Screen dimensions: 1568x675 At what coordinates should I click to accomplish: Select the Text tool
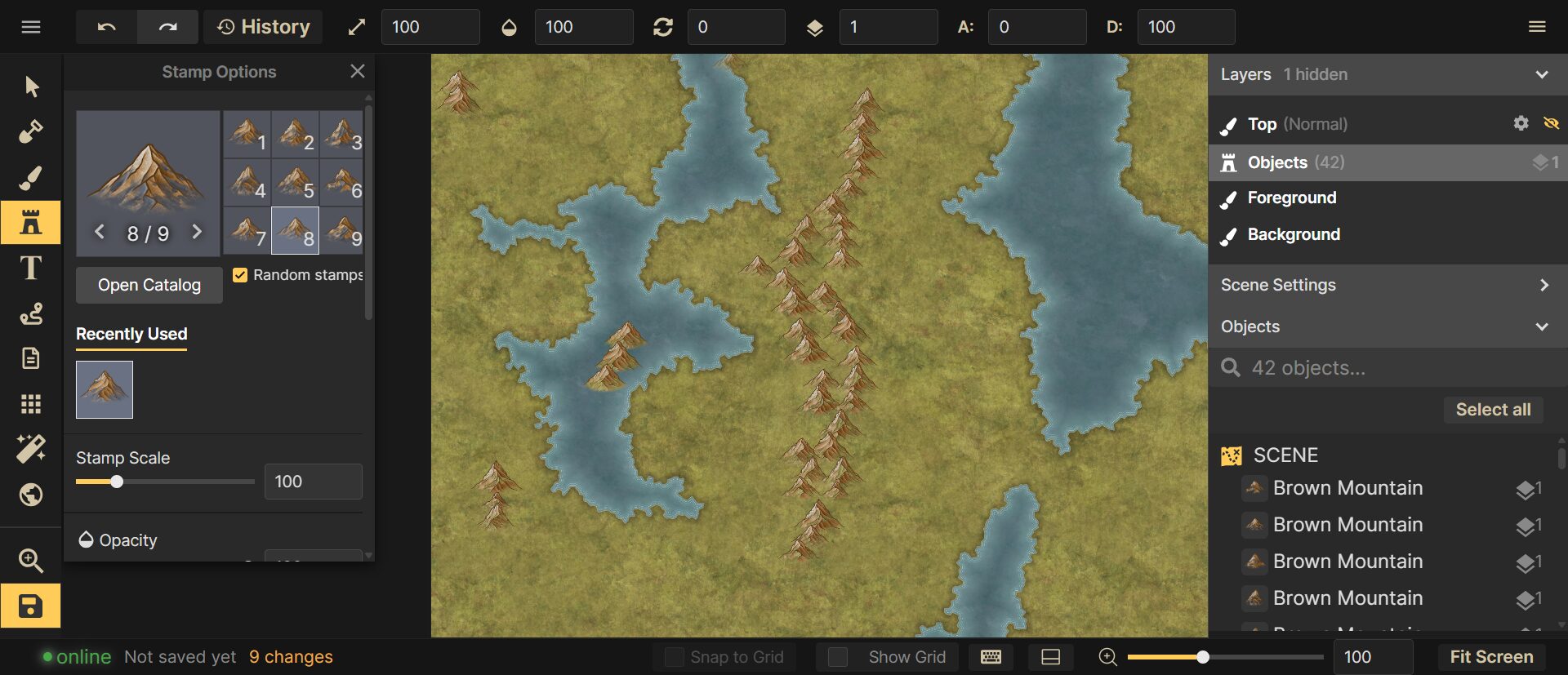pyautogui.click(x=31, y=269)
